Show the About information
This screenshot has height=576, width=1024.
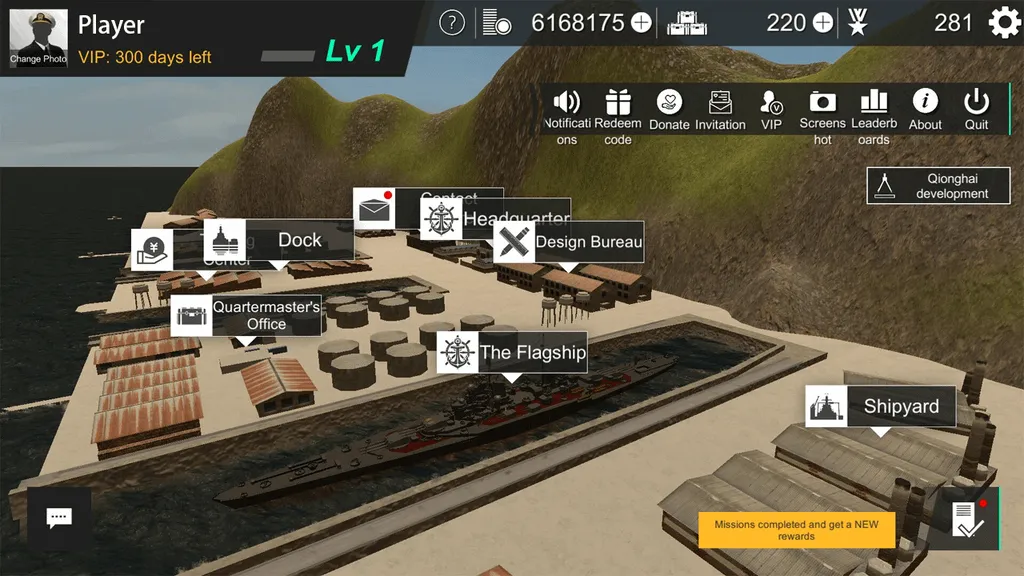coord(925,110)
